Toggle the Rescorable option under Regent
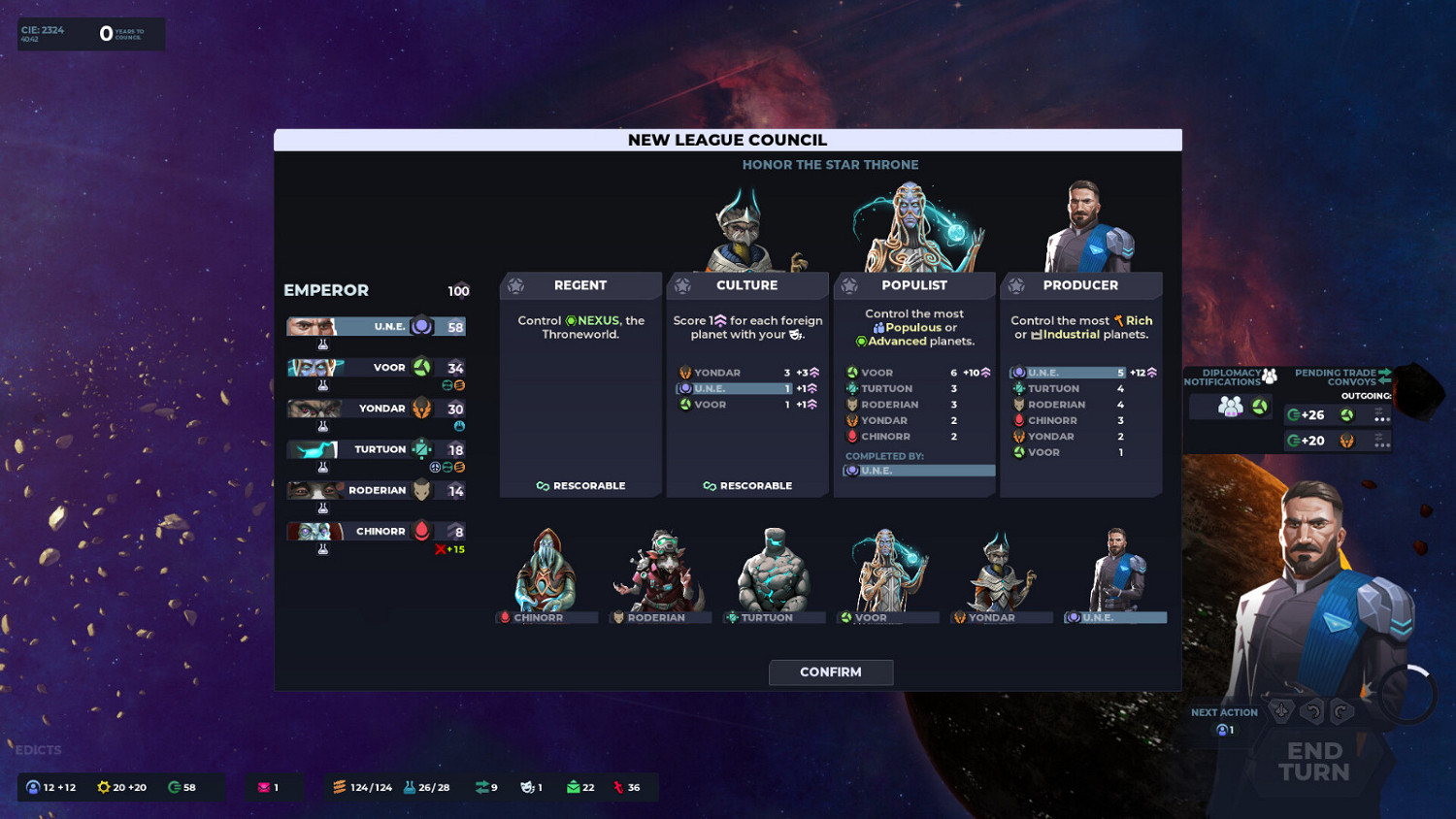The width and height of the screenshot is (1456, 819). tap(581, 485)
